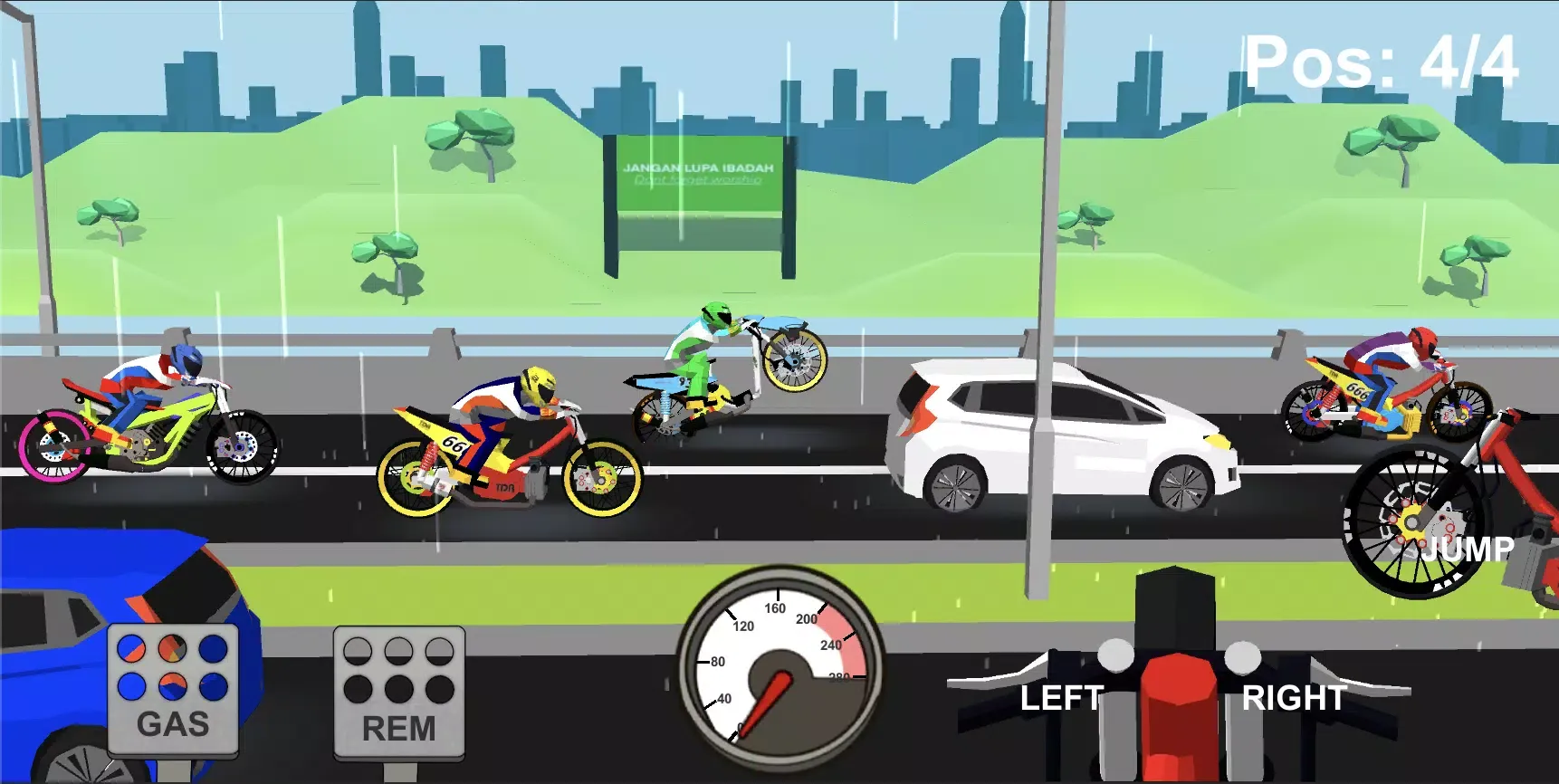Viewport: 1559px width, 784px height.
Task: Tap a black dot on the REM pedal
Action: [398, 691]
